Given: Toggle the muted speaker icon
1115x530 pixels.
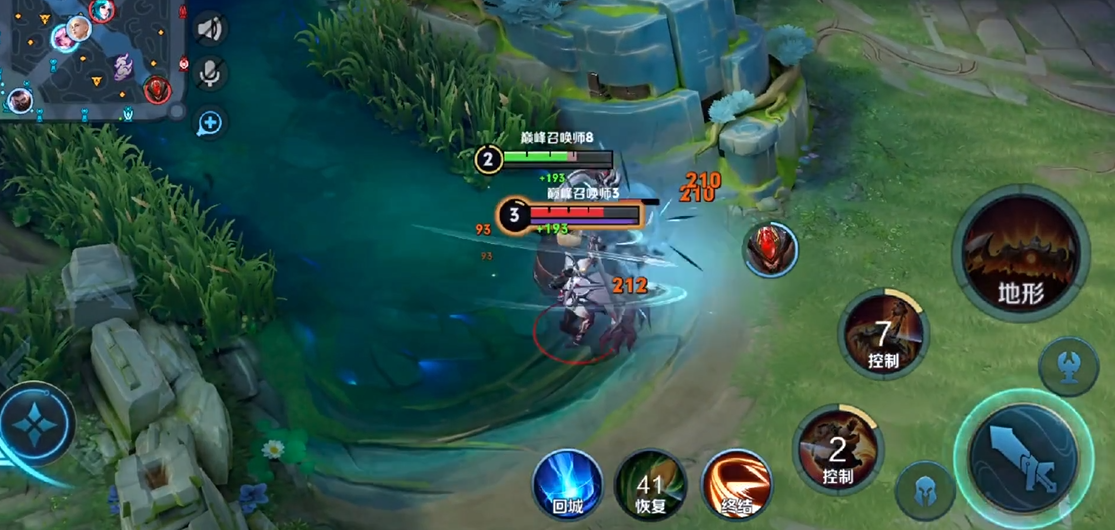Looking at the screenshot, I should tap(210, 29).
